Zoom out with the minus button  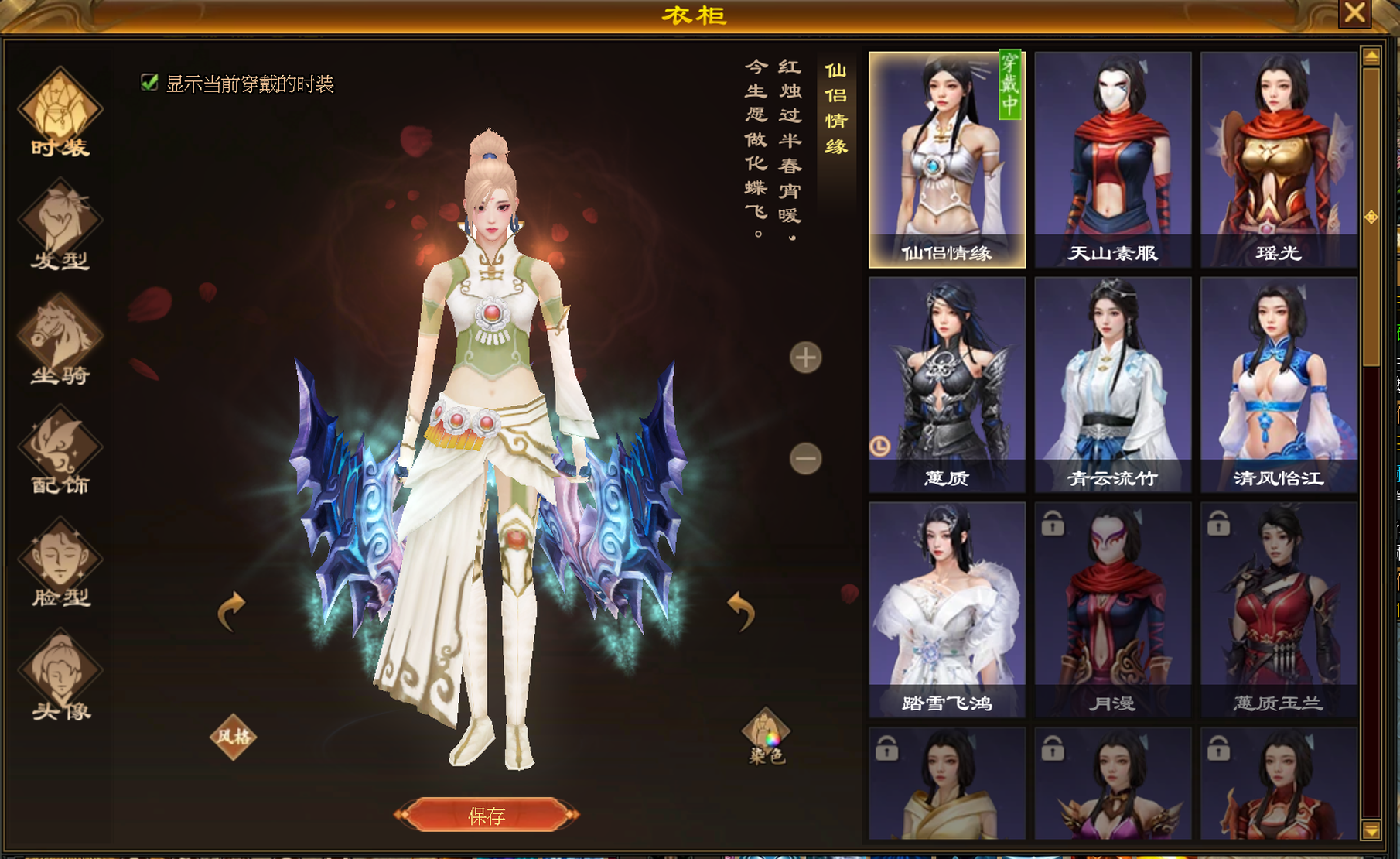pyautogui.click(x=805, y=459)
